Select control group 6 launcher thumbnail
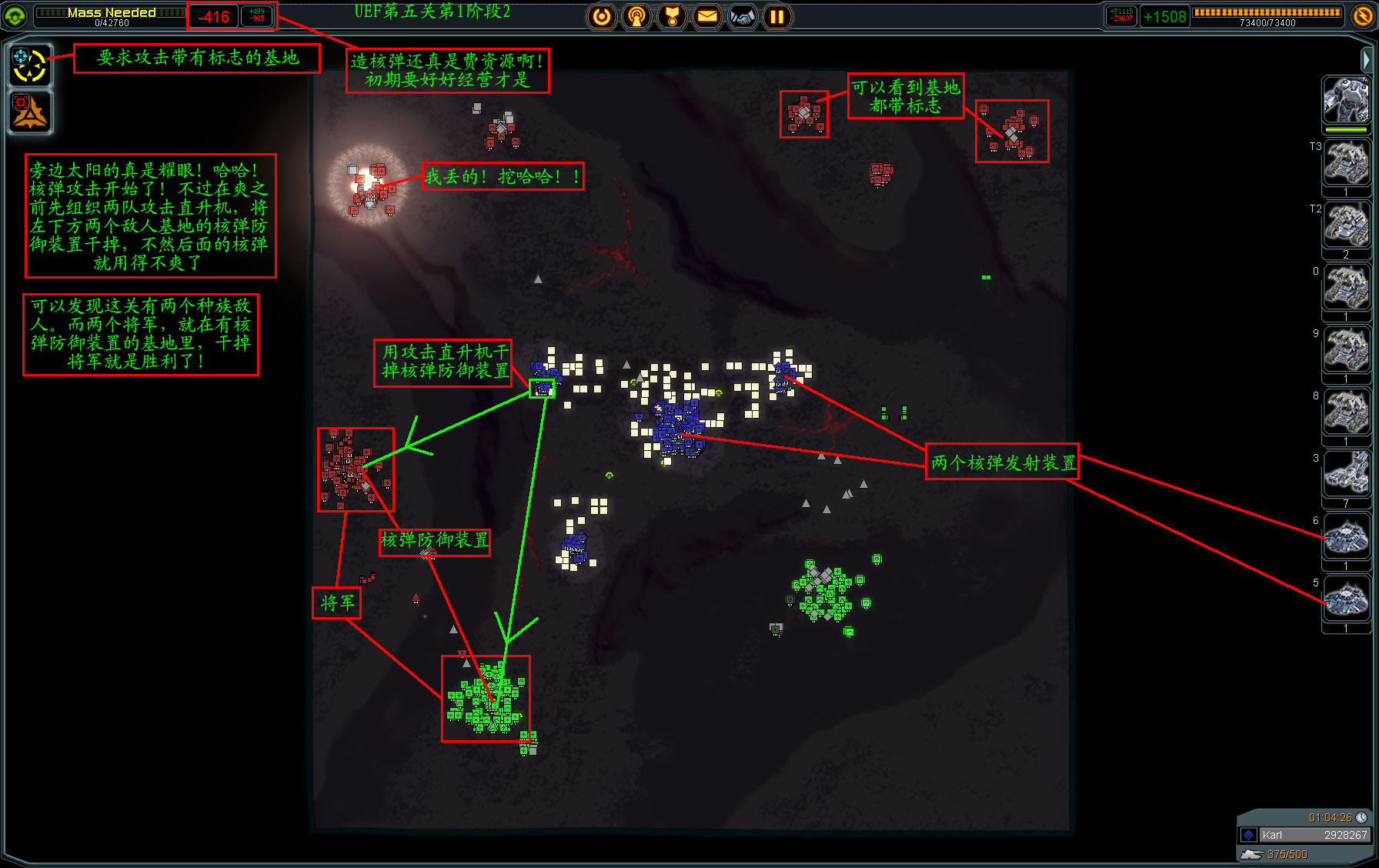1379x868 pixels. coord(1346,538)
